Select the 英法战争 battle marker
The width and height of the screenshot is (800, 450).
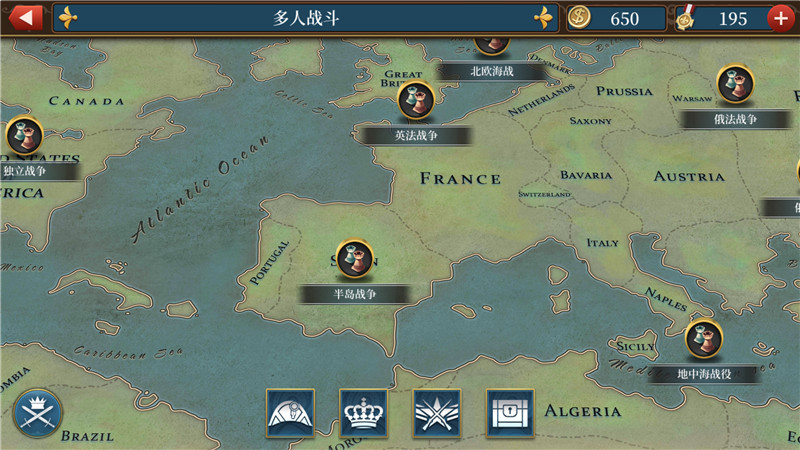(x=415, y=101)
